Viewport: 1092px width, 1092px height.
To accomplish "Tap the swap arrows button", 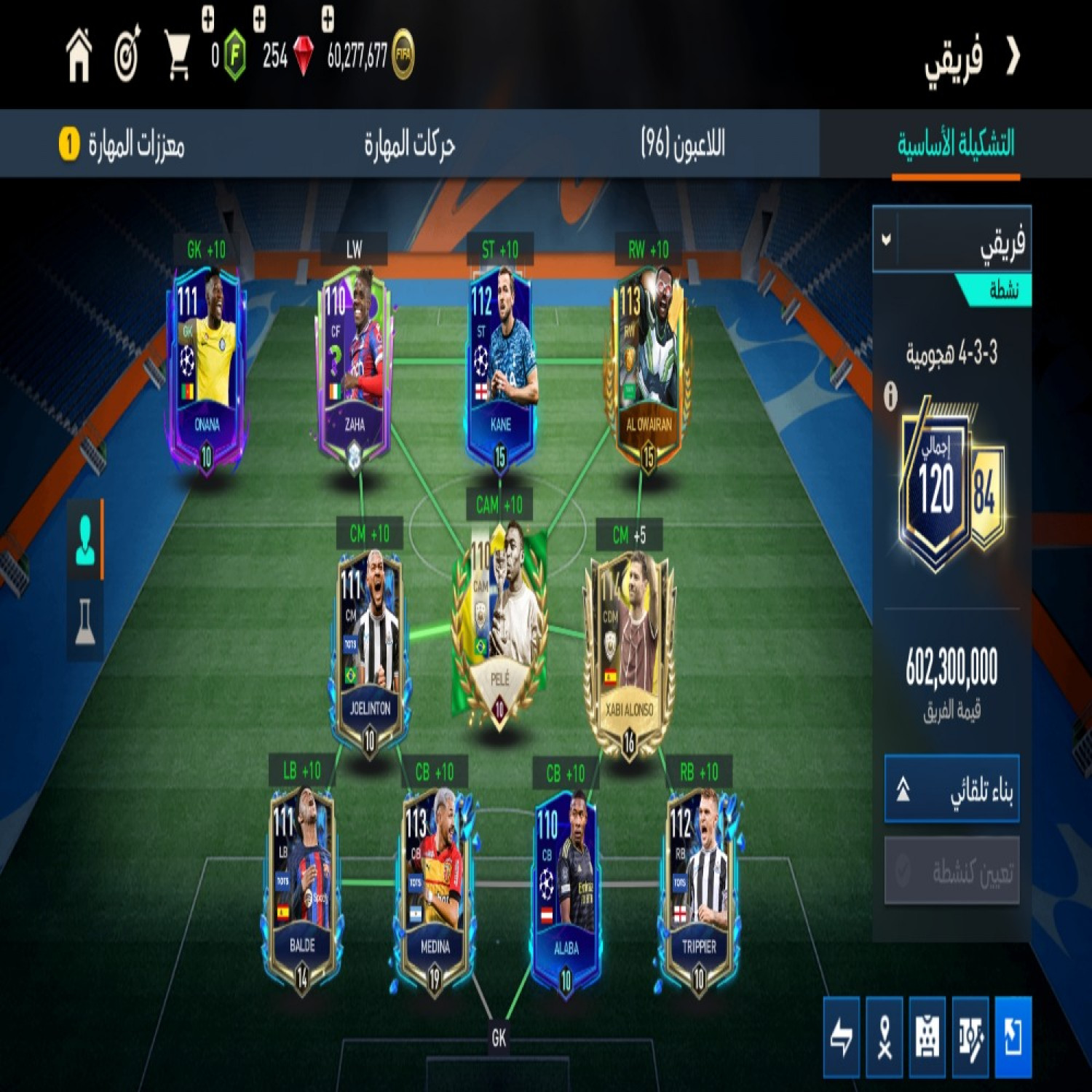I will 842,1037.
